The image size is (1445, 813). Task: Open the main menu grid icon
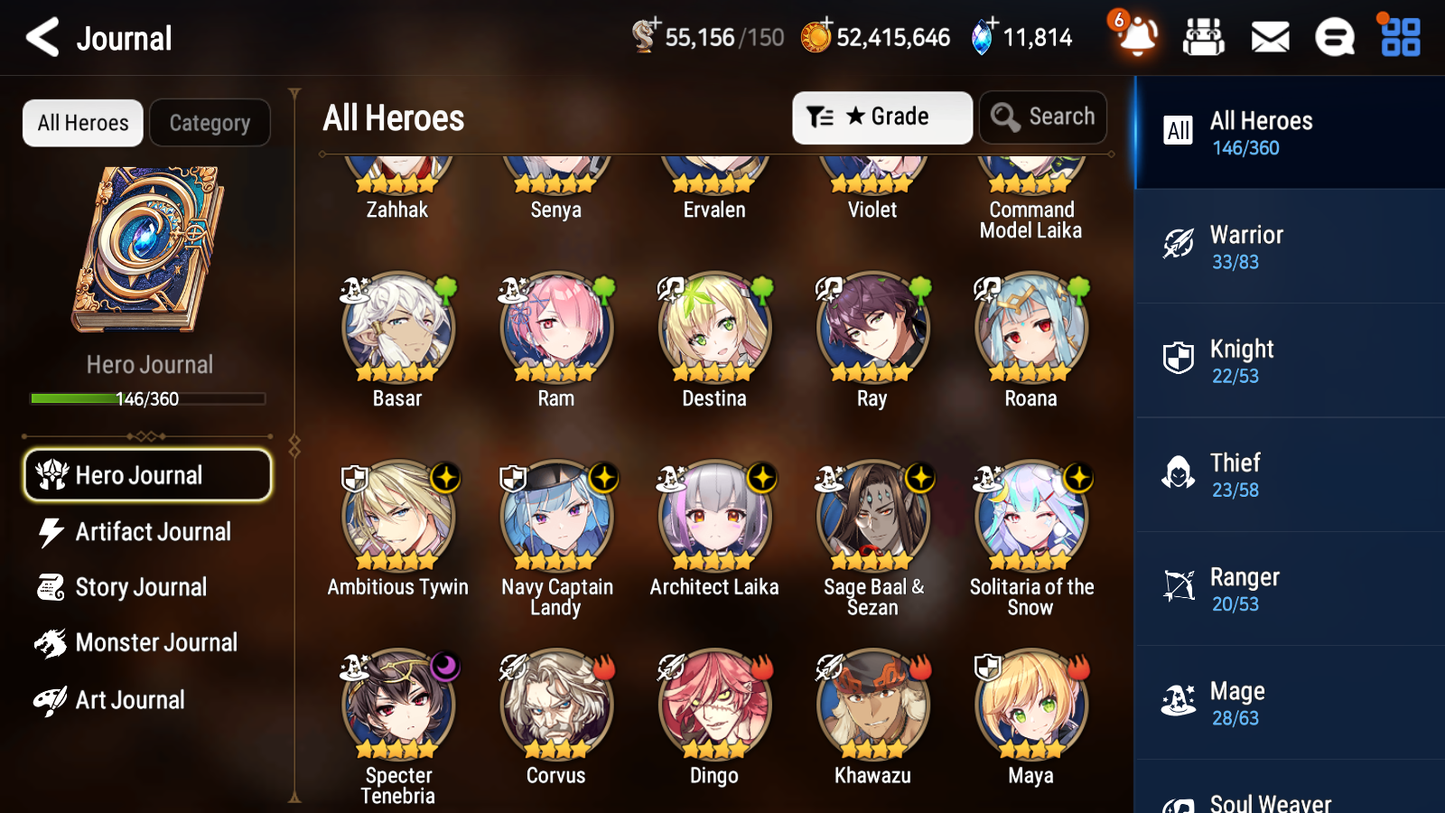[1399, 36]
